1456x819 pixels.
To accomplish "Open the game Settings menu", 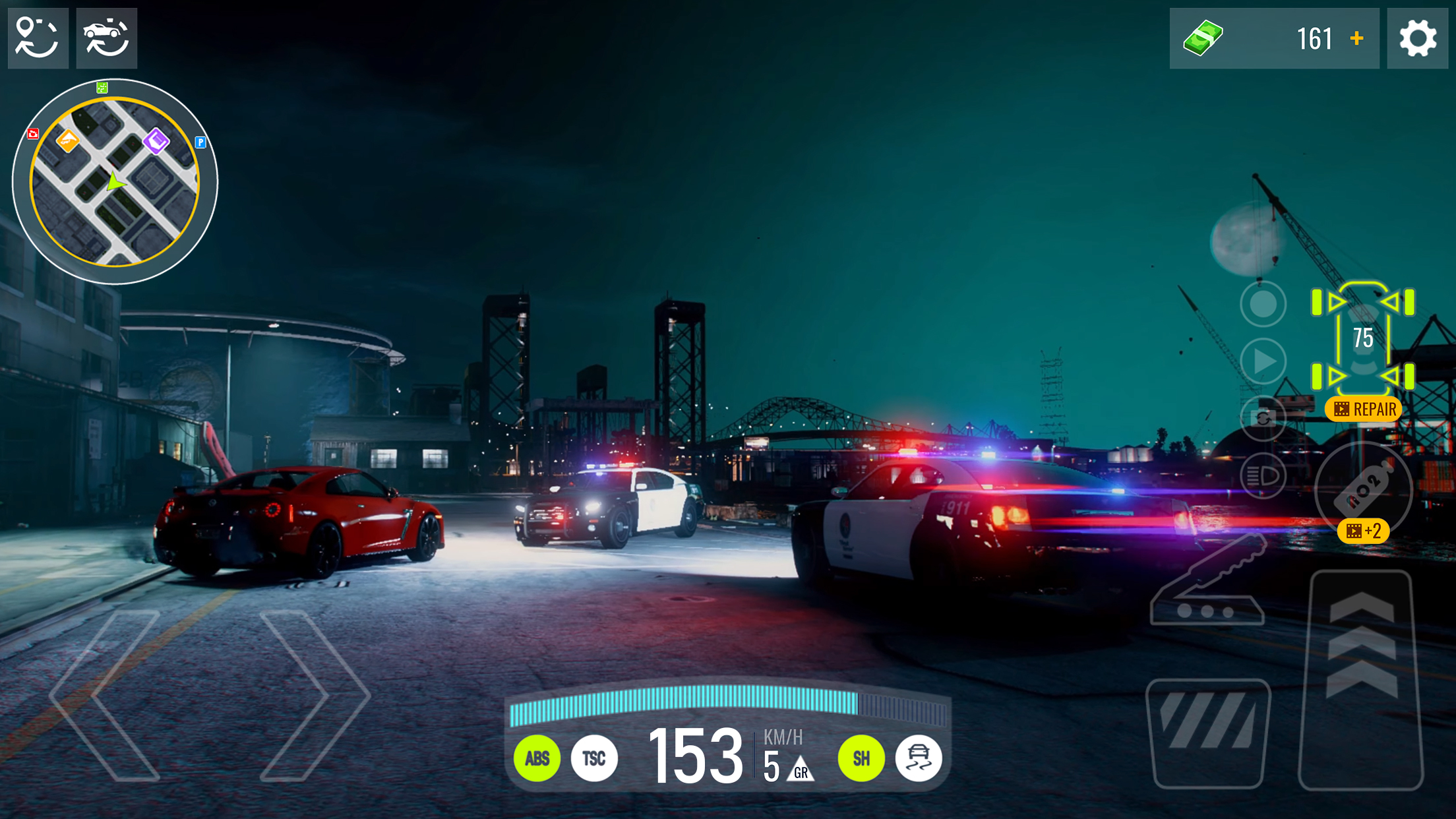I will point(1416,40).
